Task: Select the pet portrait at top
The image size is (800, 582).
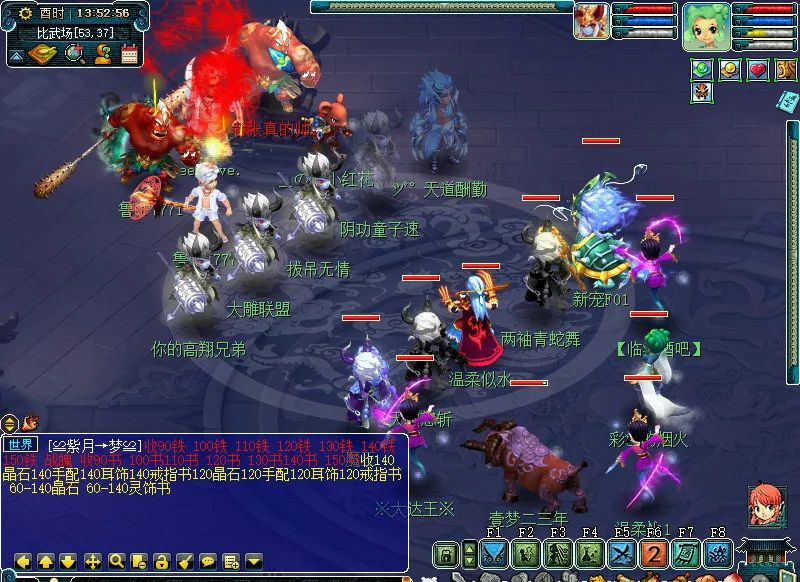Action: (x=591, y=21)
